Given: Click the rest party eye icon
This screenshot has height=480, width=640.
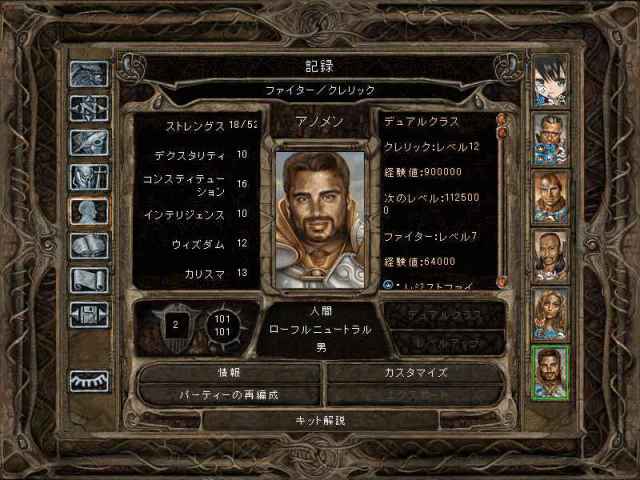Looking at the screenshot, I should tap(88, 381).
